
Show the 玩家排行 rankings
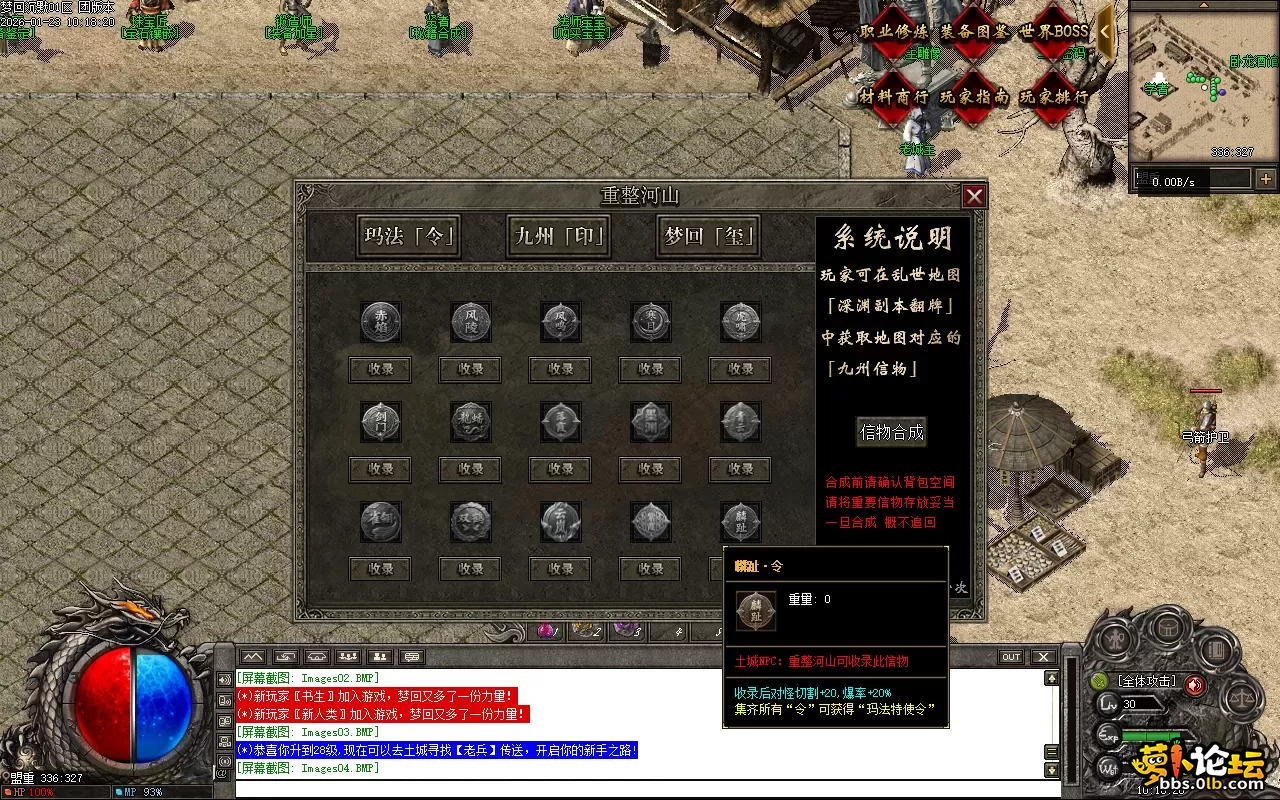tap(1053, 97)
